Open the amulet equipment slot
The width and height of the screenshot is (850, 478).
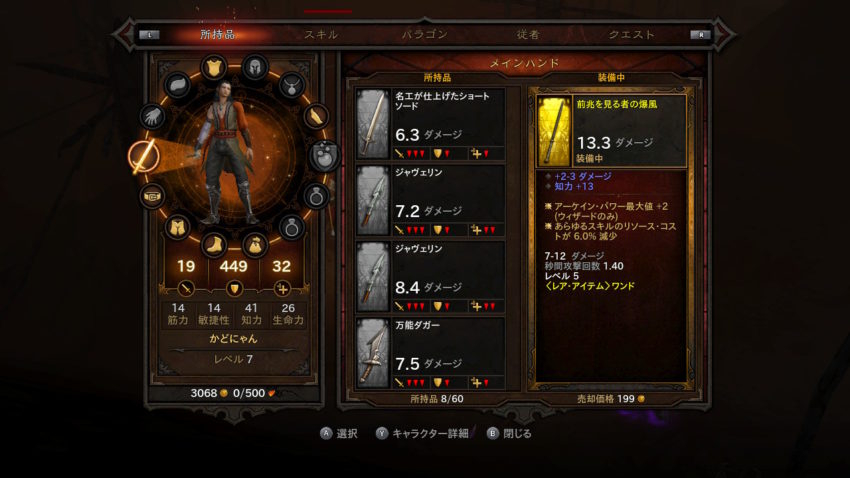291,84
